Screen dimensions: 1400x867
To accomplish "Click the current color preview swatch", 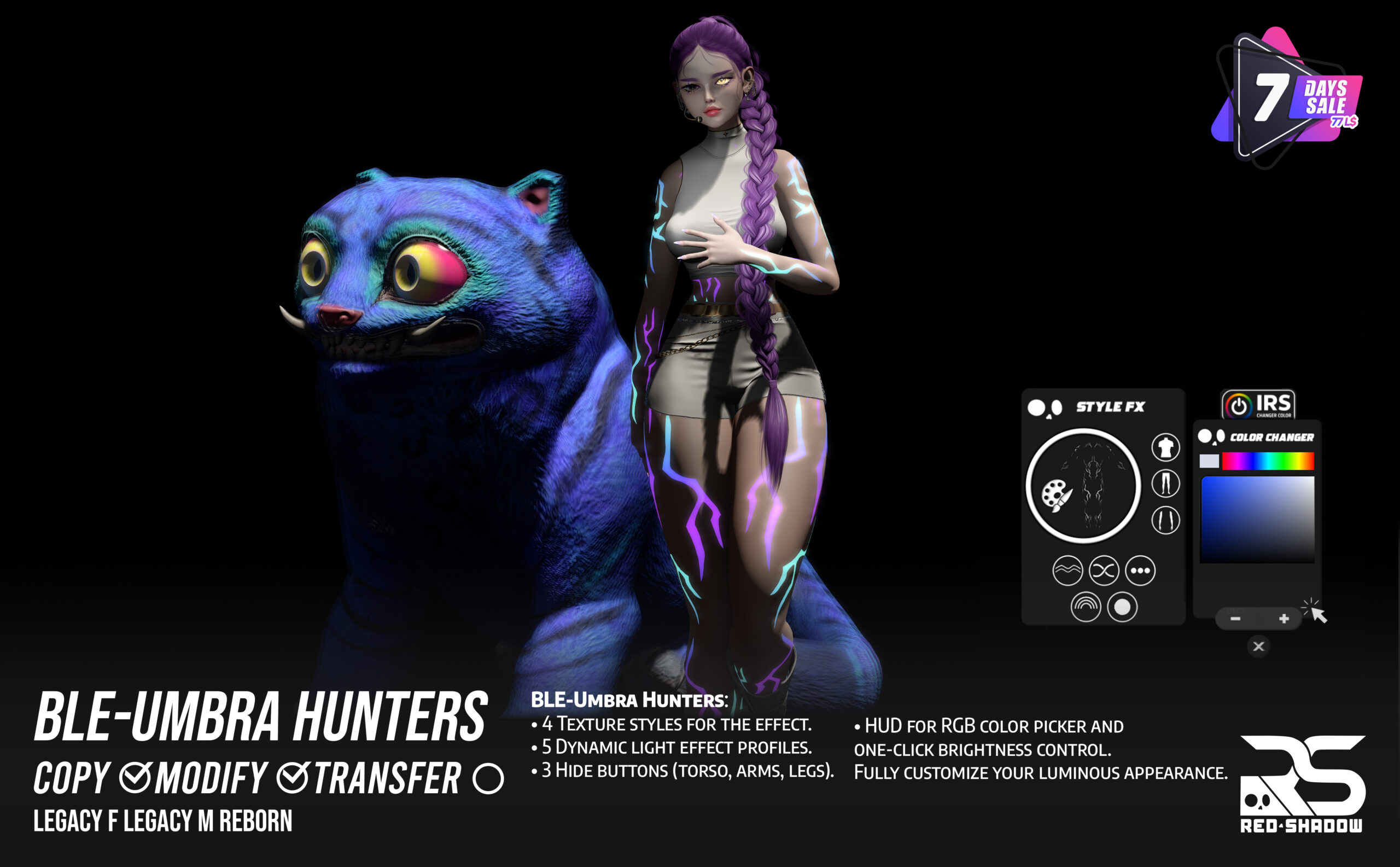I will (x=1209, y=461).
